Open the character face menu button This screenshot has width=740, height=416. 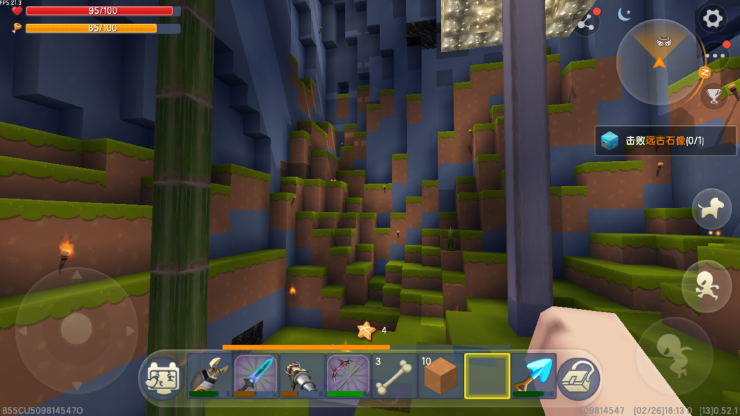click(x=162, y=376)
